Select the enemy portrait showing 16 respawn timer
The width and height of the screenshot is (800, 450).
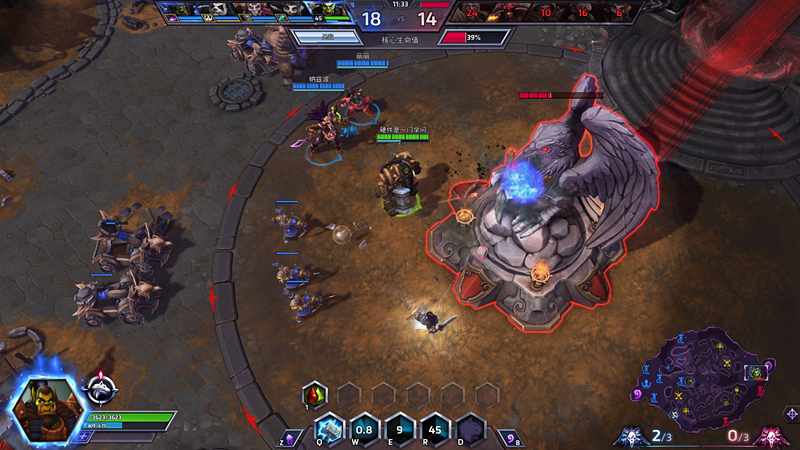pos(581,12)
